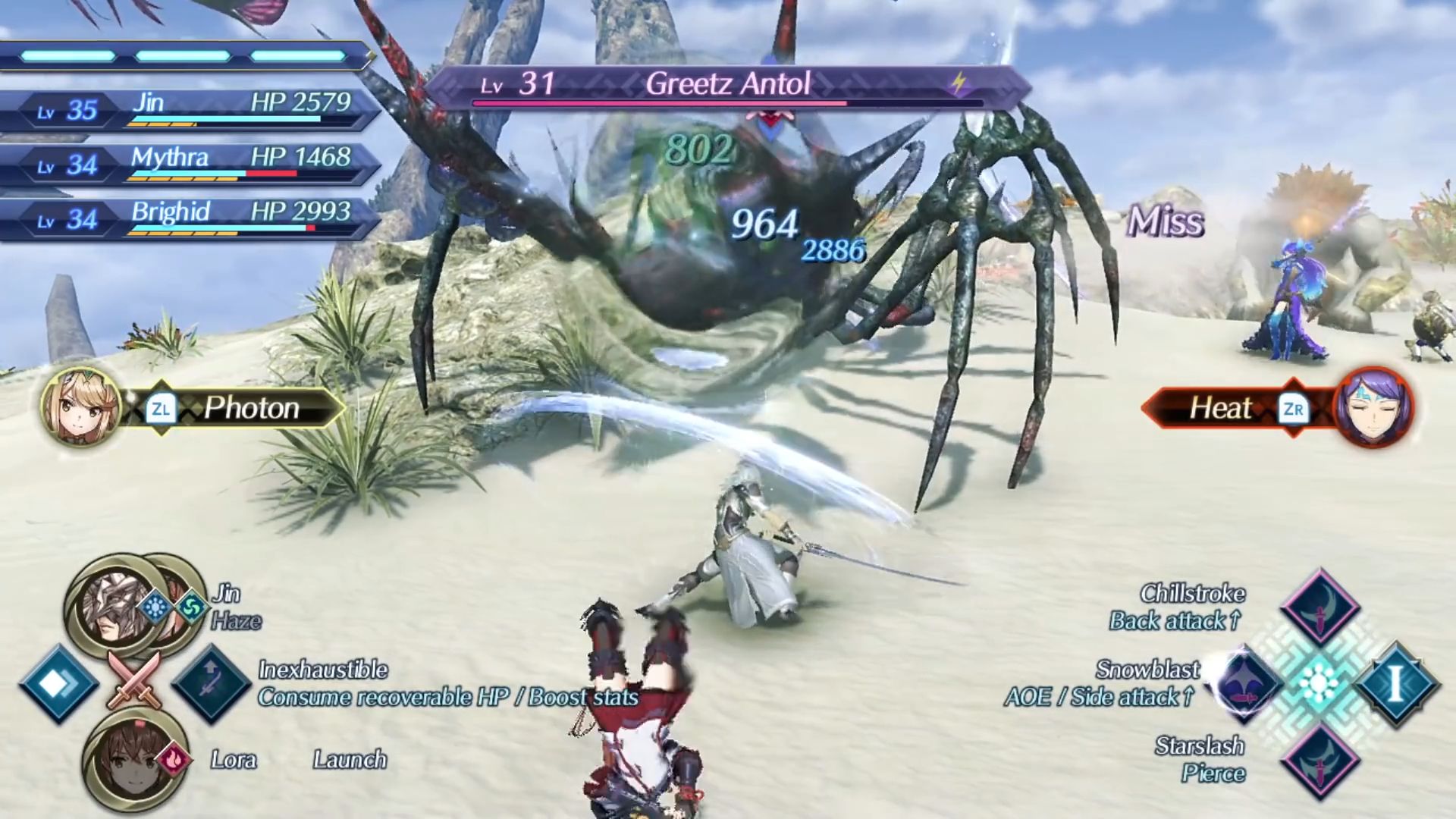The width and height of the screenshot is (1456, 819).
Task: Select Mythra's party status row
Action: click(x=190, y=164)
